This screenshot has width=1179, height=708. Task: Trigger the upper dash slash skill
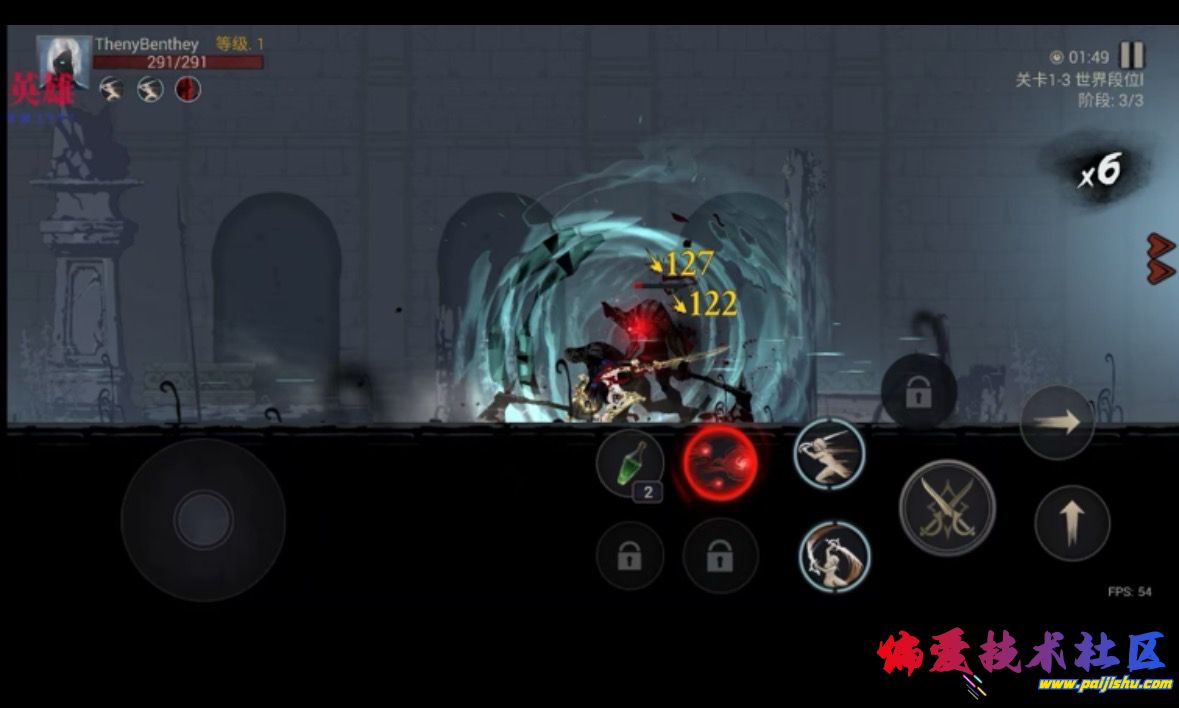point(829,453)
